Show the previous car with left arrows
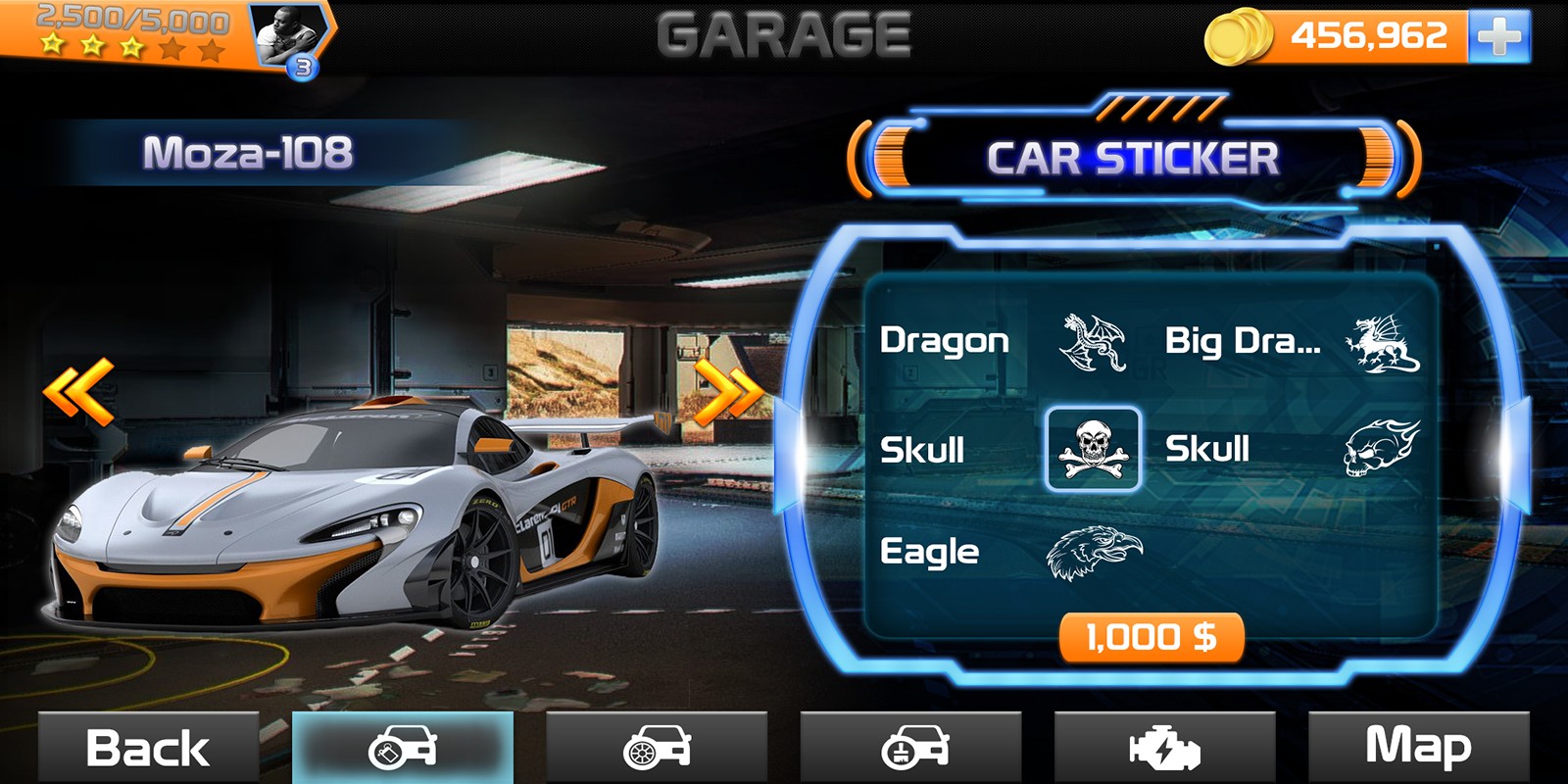This screenshot has height=784, width=1568. pyautogui.click(x=78, y=392)
